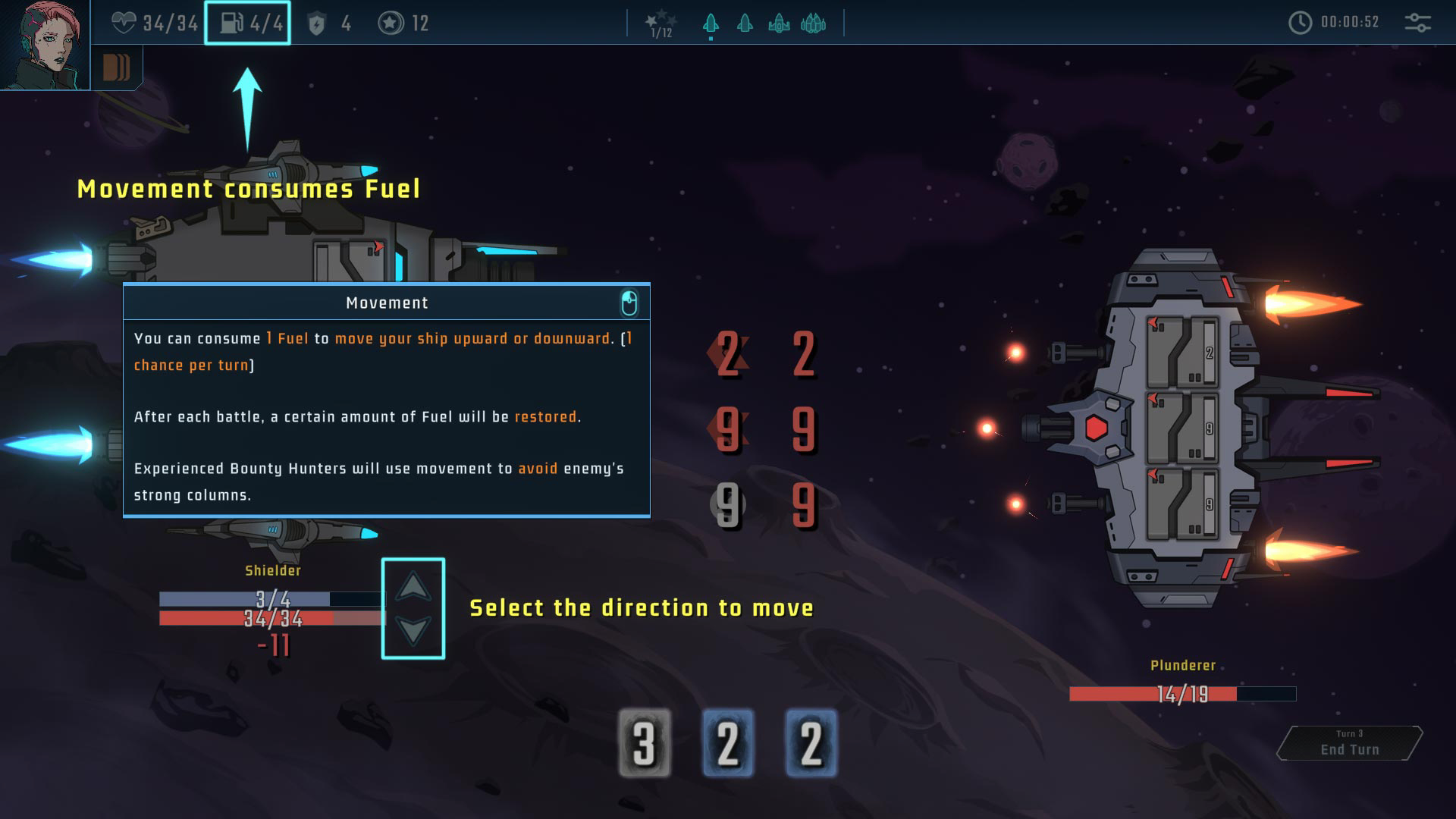Open the settings sliders menu
The height and width of the screenshot is (819, 1456).
(x=1417, y=23)
